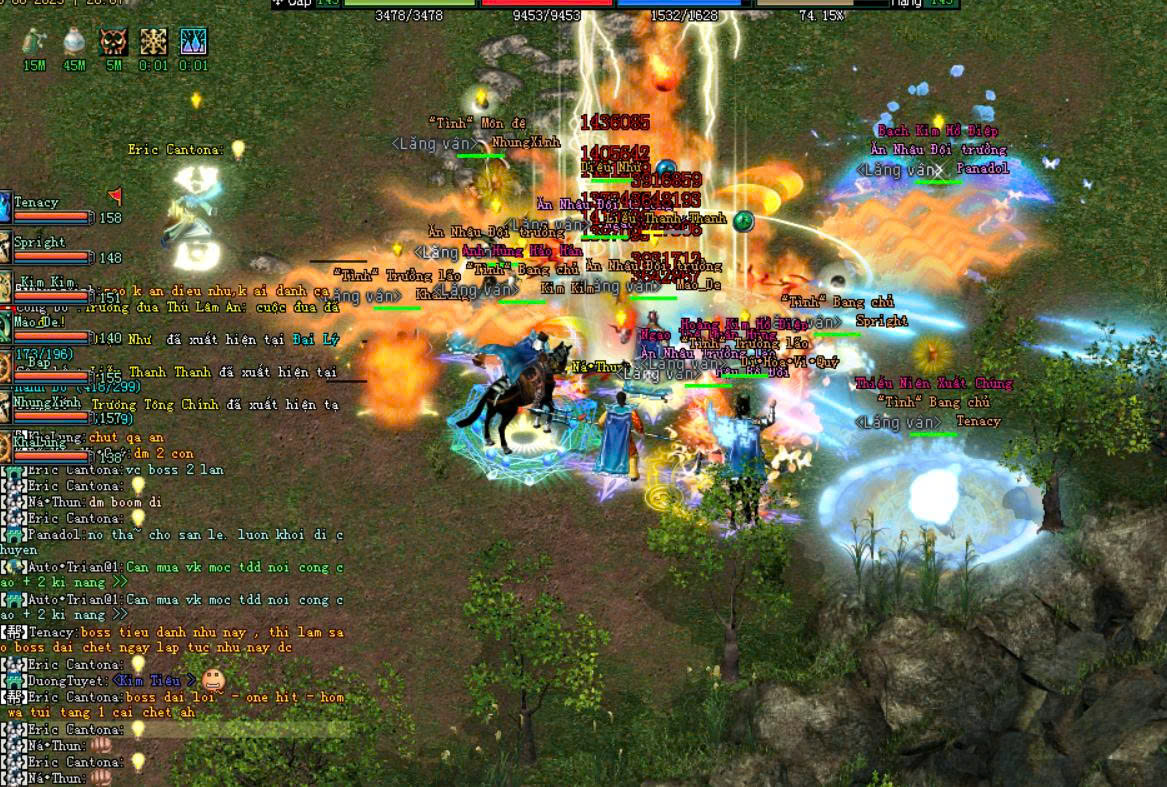Select the blue crystal spikes buff icon
Screen dimensions: 1167x787
click(x=193, y=42)
